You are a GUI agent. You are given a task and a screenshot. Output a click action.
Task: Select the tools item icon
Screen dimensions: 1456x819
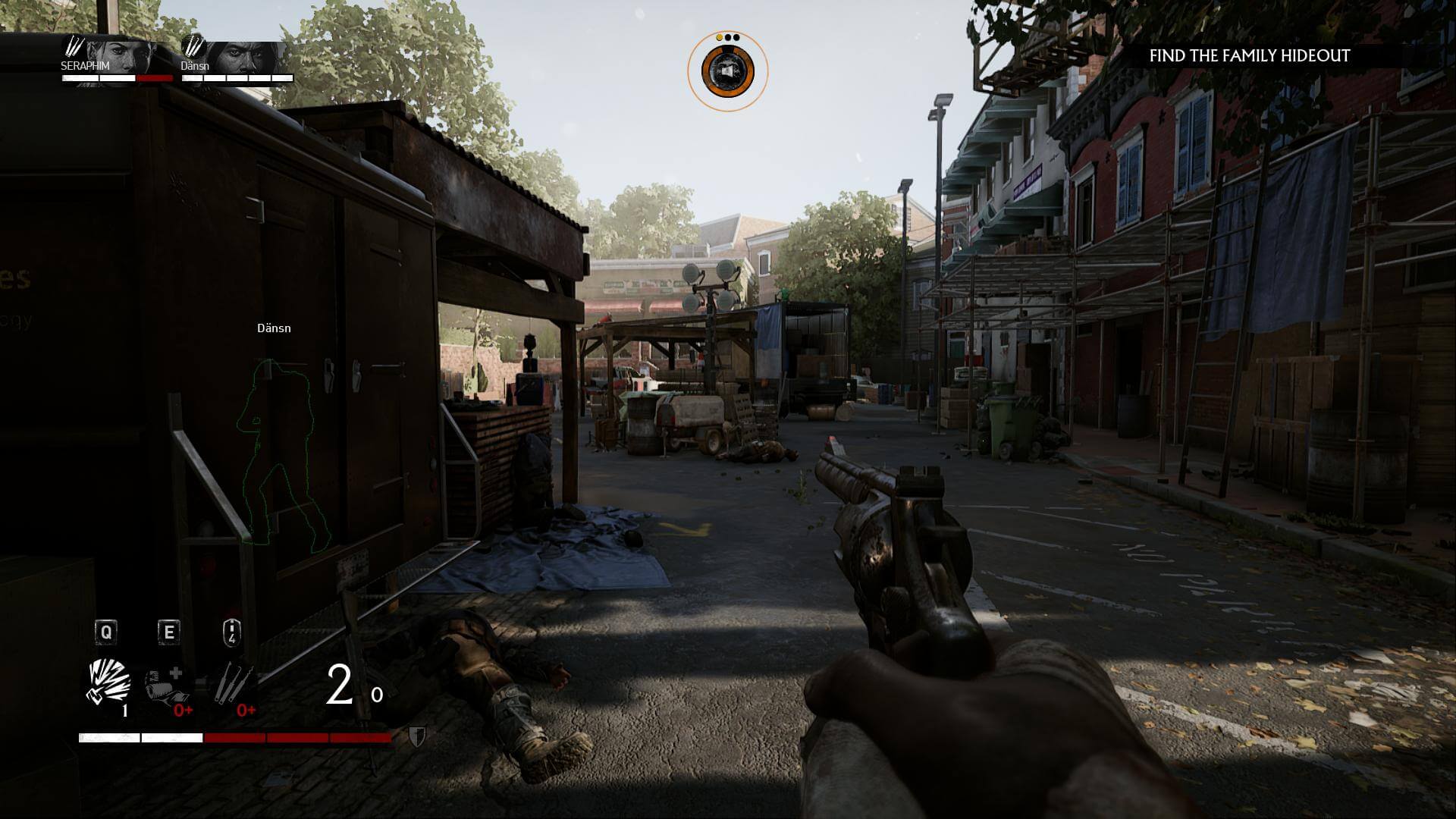[x=231, y=682]
